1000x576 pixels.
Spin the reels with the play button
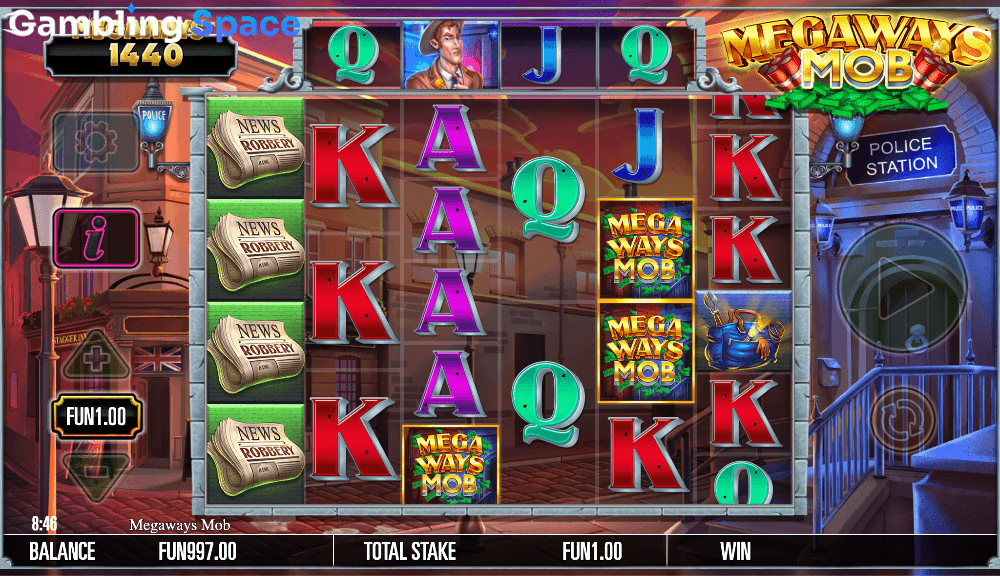[x=903, y=288]
